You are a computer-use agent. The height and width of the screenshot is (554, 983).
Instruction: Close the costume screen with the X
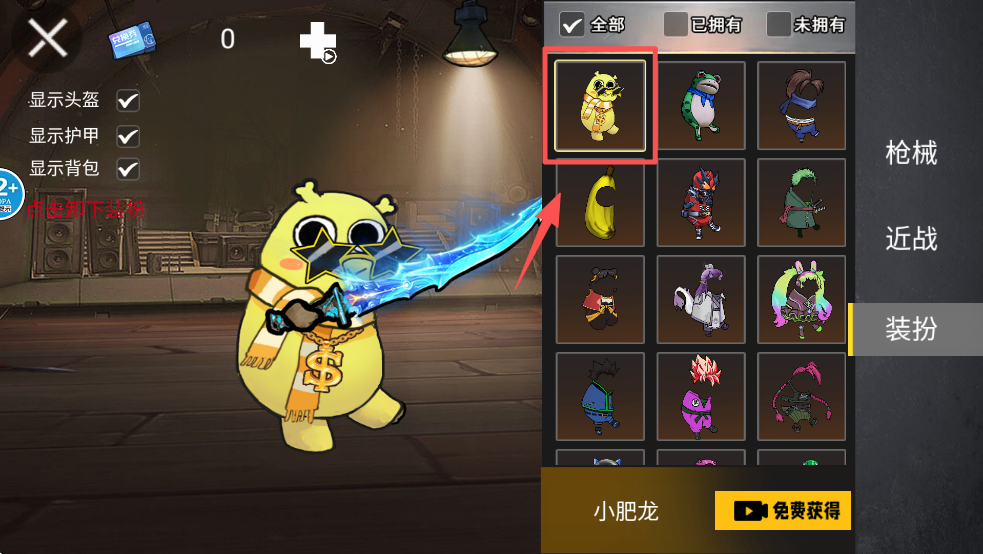[x=47, y=39]
